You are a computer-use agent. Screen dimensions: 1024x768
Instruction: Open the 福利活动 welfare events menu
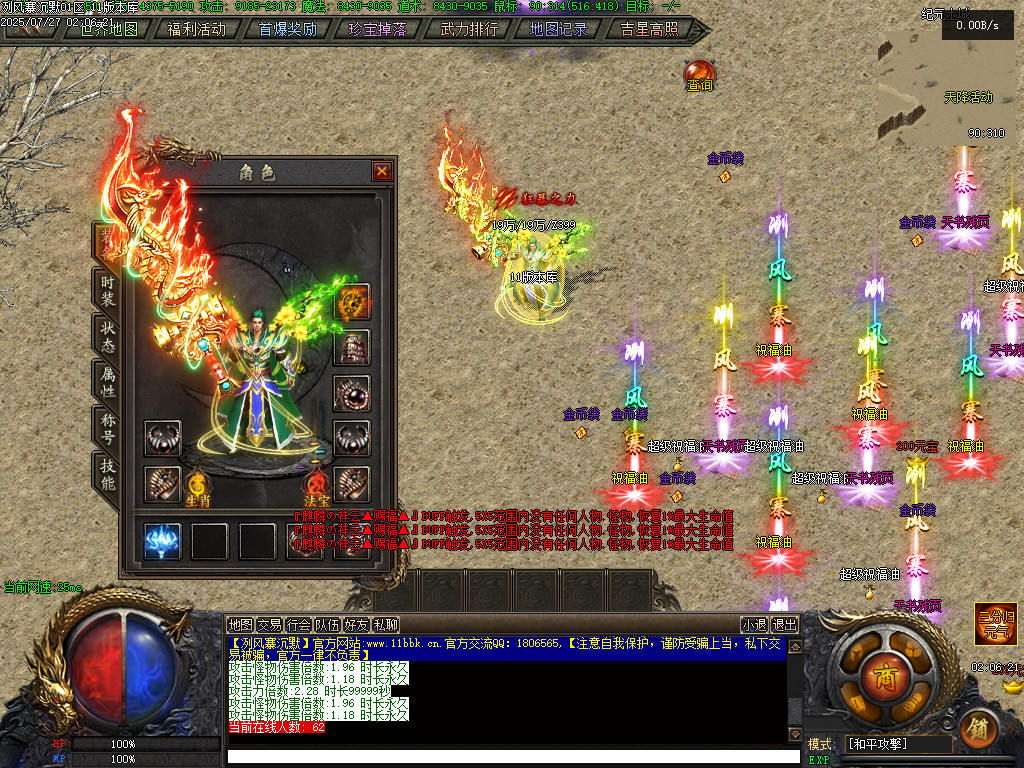[197, 29]
